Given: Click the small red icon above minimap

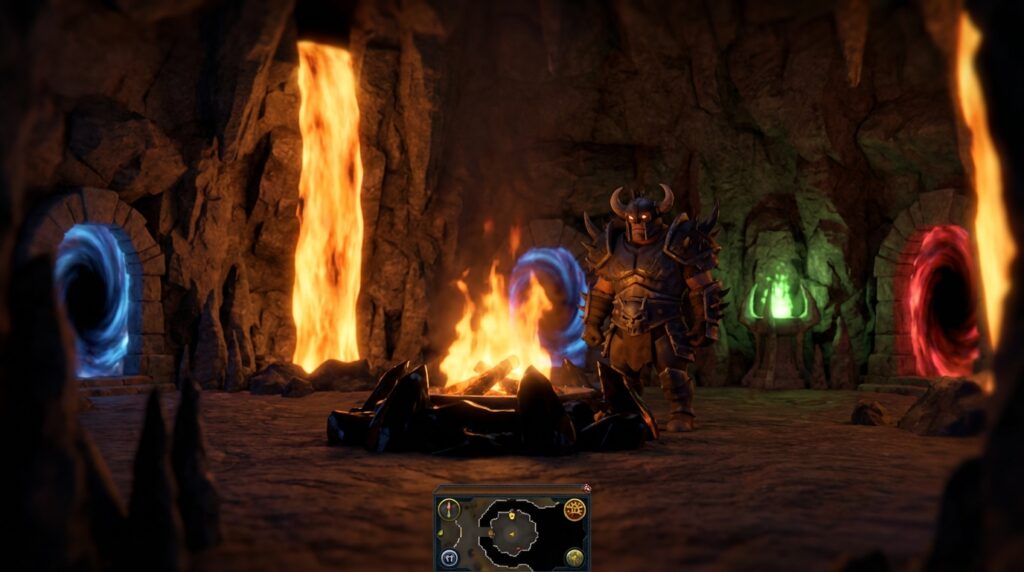Looking at the screenshot, I should coord(587,488).
